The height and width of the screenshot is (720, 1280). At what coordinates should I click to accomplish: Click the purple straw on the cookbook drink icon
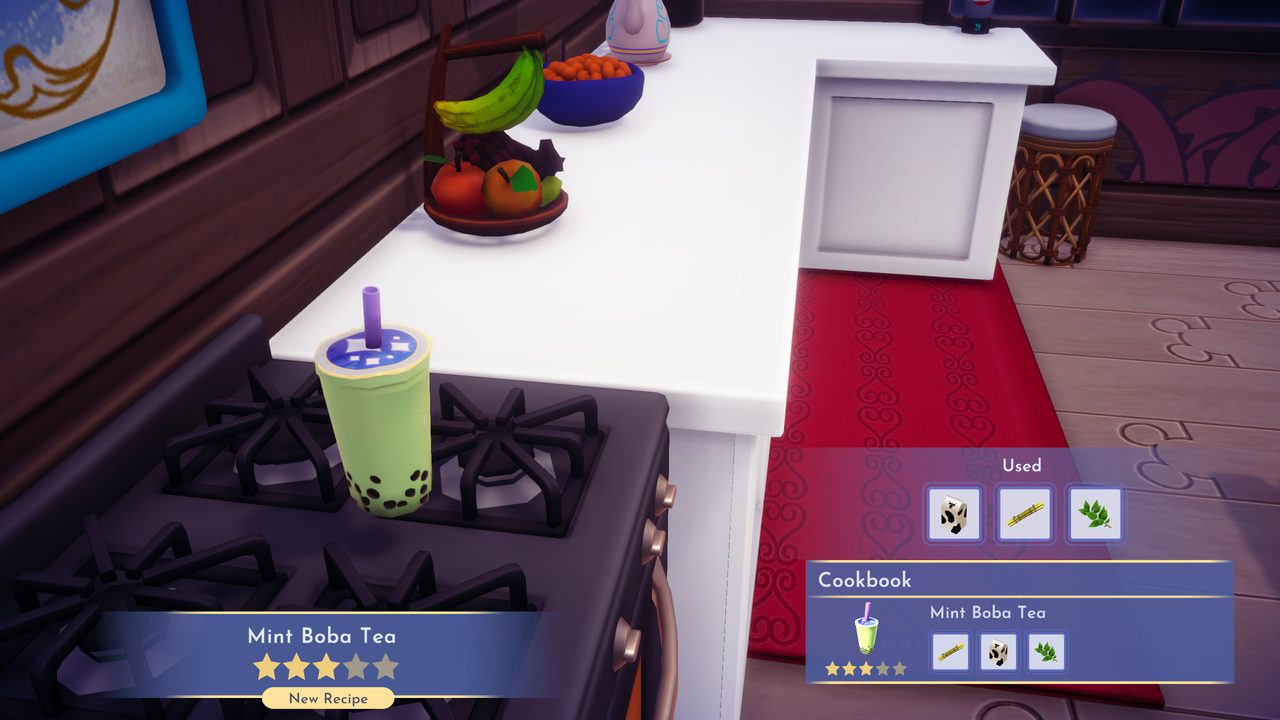pos(867,613)
